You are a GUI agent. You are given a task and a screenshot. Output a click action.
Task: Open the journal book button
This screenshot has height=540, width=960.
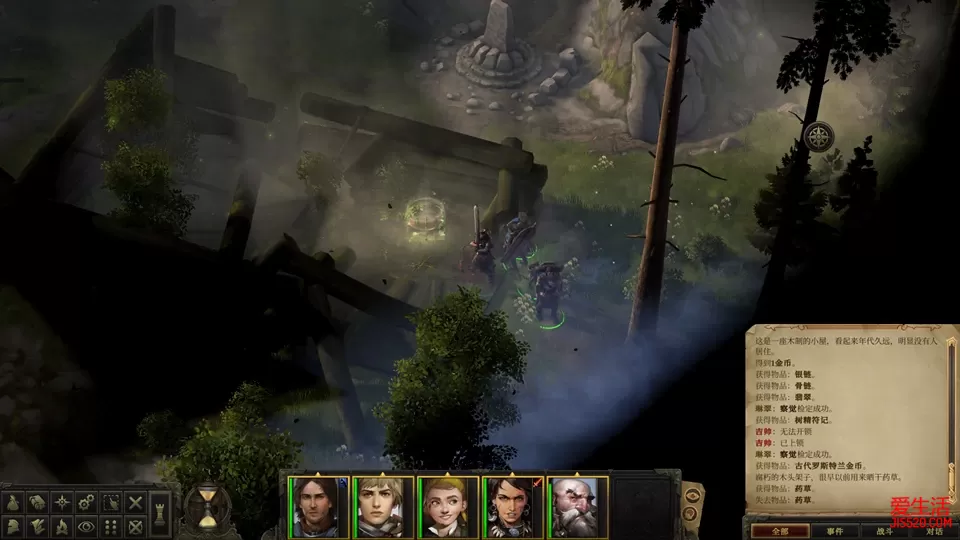pos(37,503)
